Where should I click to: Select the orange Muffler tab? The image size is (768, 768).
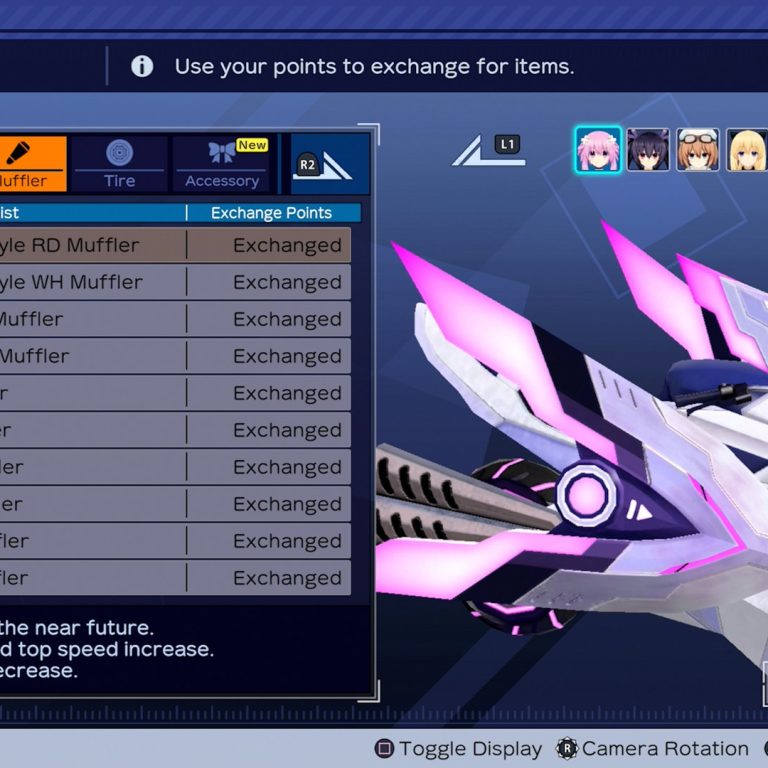point(30,164)
